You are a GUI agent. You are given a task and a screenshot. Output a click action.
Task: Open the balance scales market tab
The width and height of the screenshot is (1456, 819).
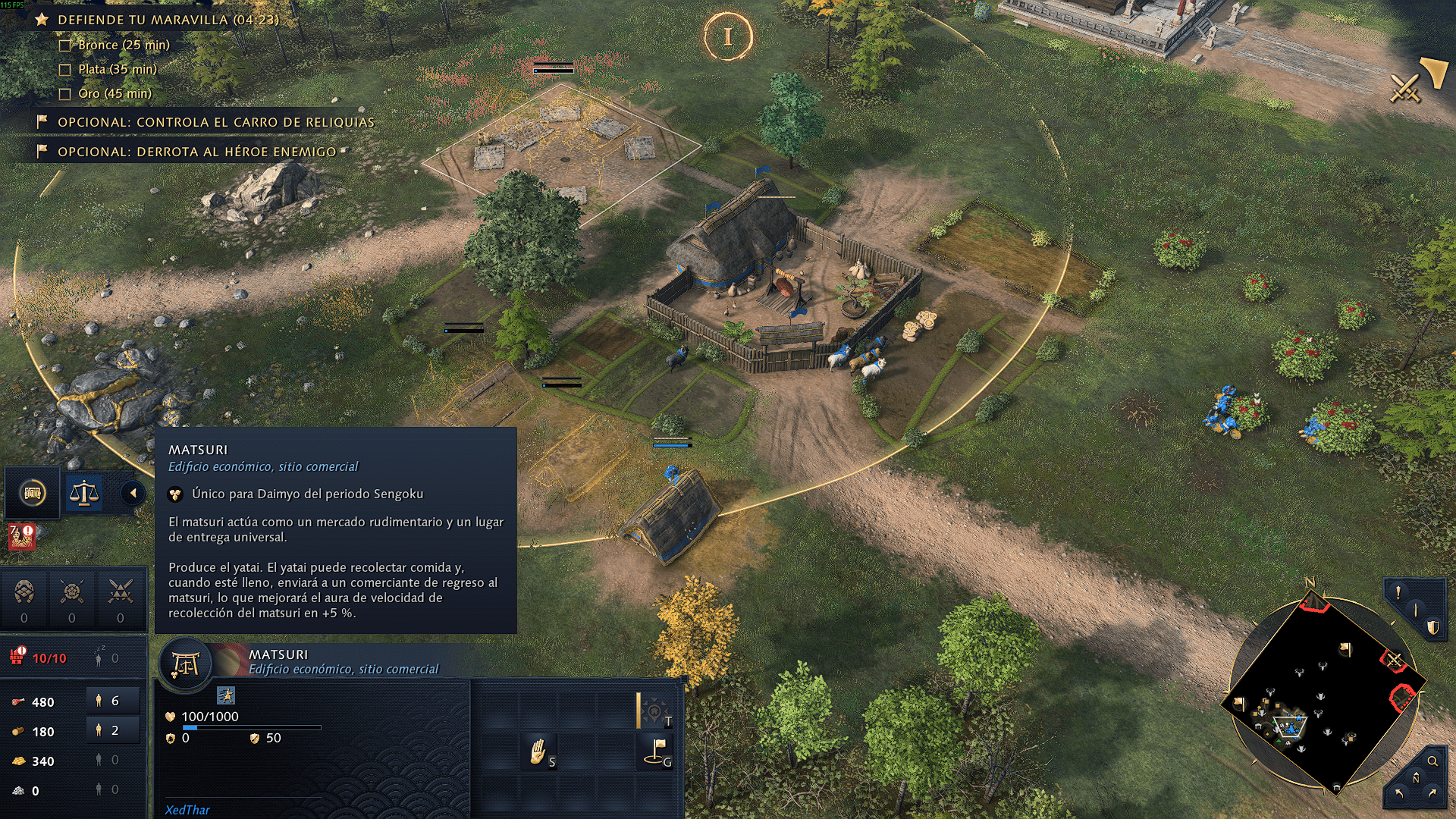tap(84, 494)
